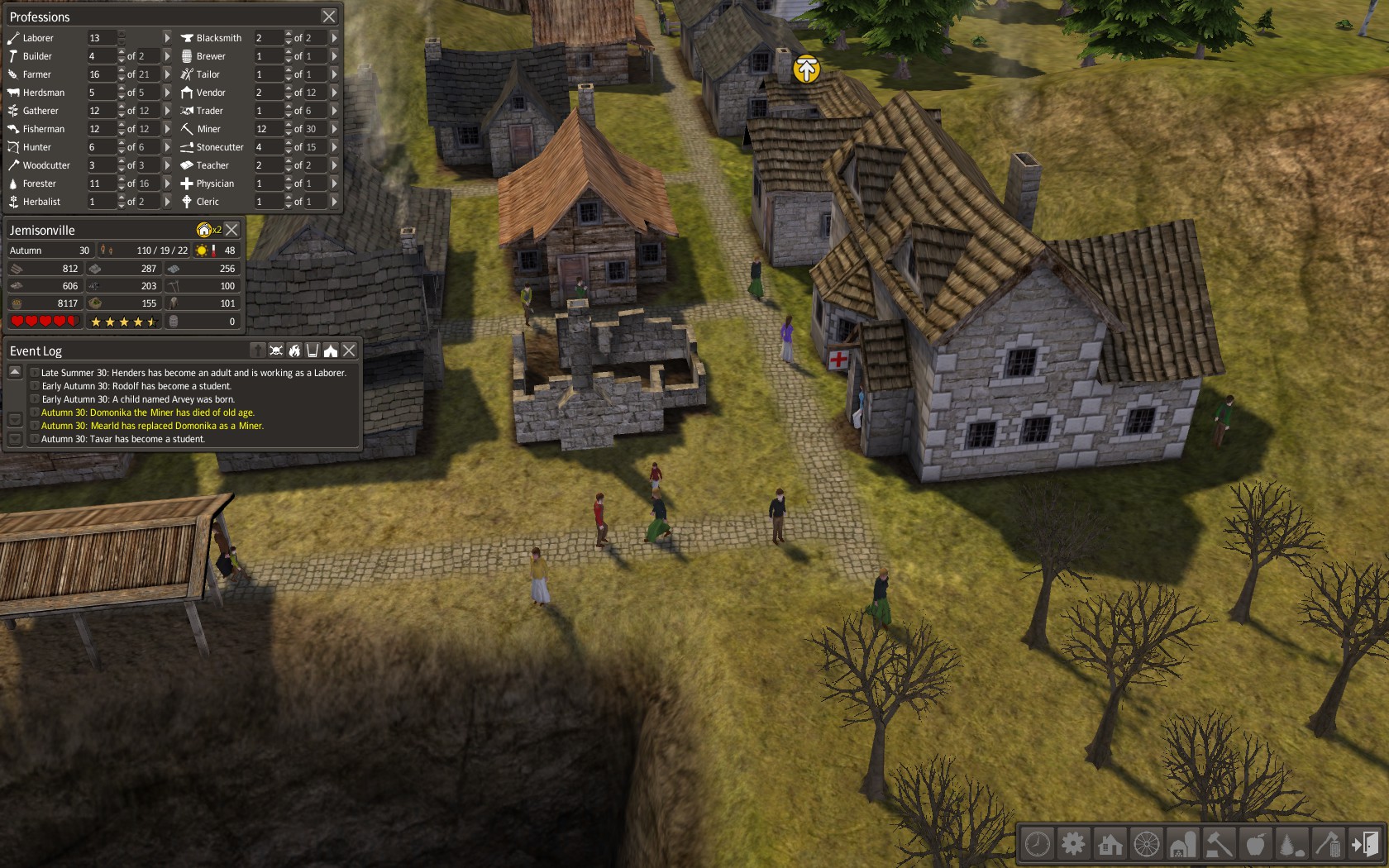Image resolution: width=1389 pixels, height=868 pixels.
Task: Edit the Builder worker count field
Action: pyautogui.click(x=103, y=56)
